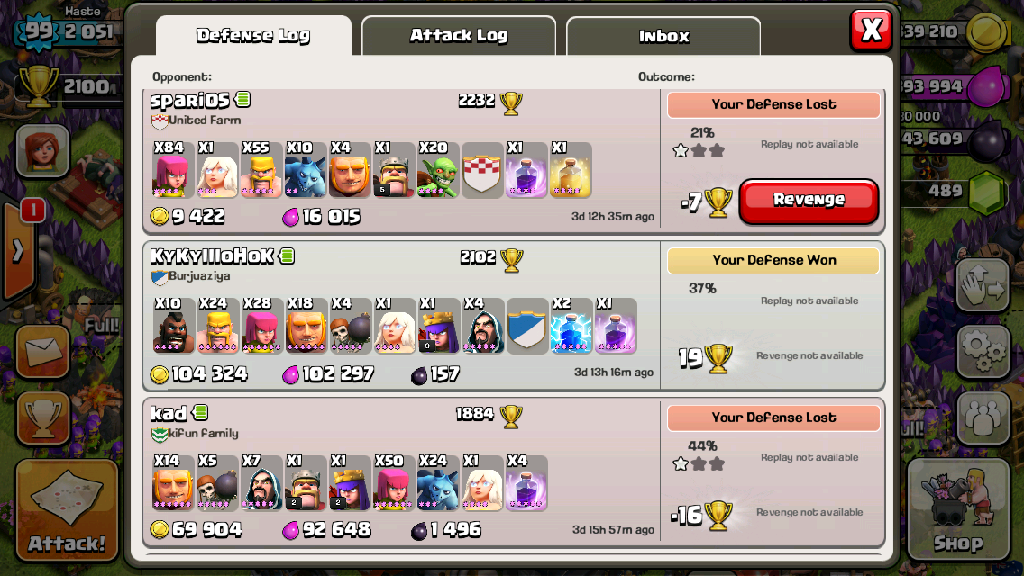Take Revenge on spari05

click(809, 200)
